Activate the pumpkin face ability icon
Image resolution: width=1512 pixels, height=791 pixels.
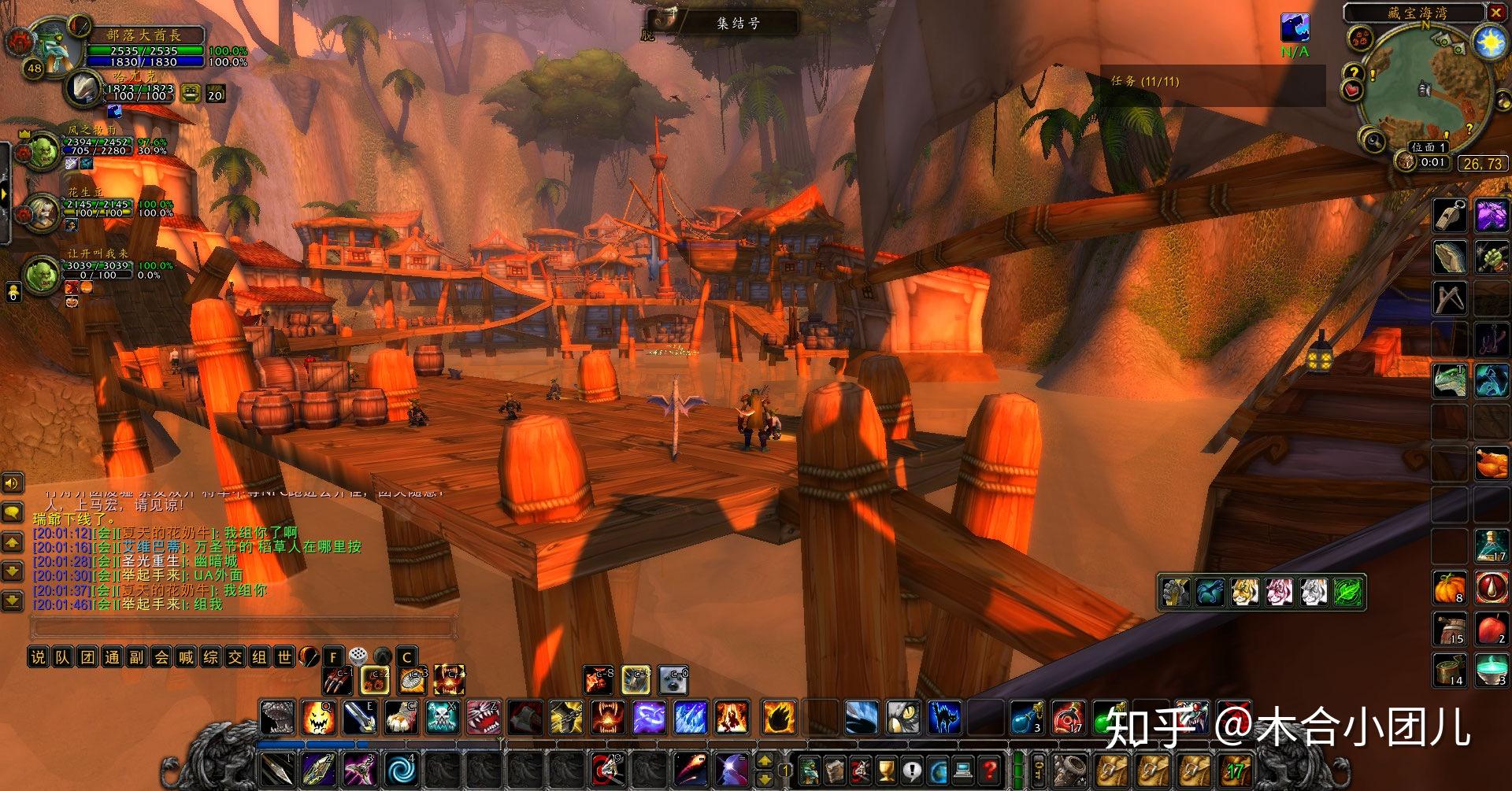coord(318,718)
